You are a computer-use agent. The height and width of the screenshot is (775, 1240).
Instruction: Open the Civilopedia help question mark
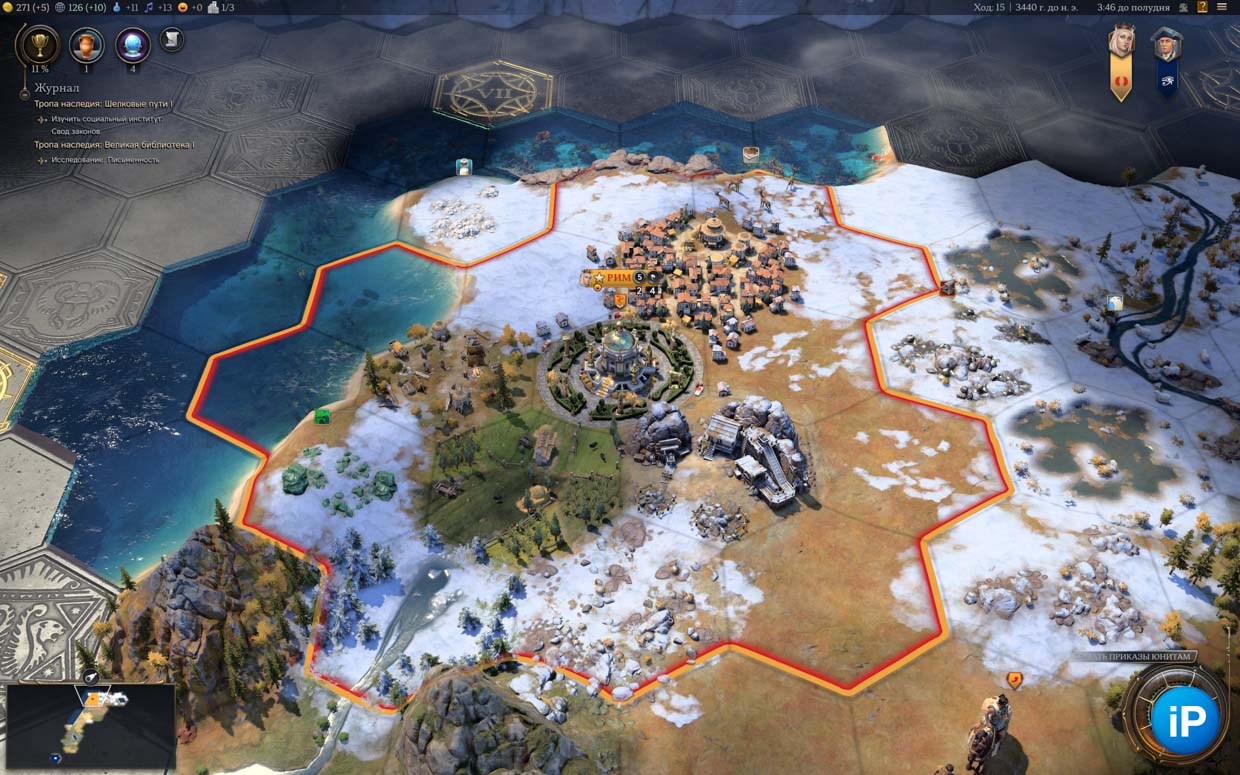pyautogui.click(x=1204, y=7)
